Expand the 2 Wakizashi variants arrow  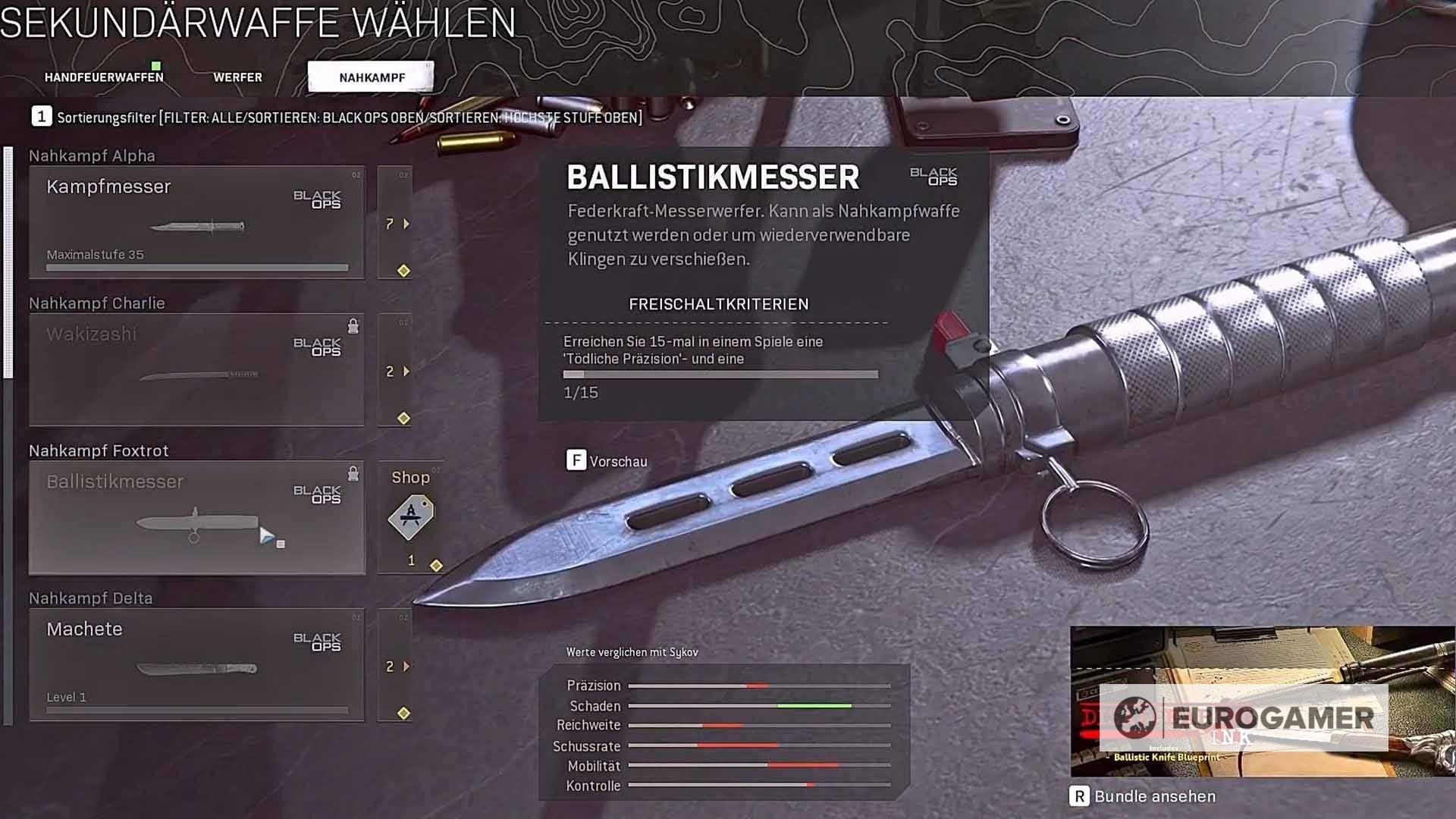[407, 371]
